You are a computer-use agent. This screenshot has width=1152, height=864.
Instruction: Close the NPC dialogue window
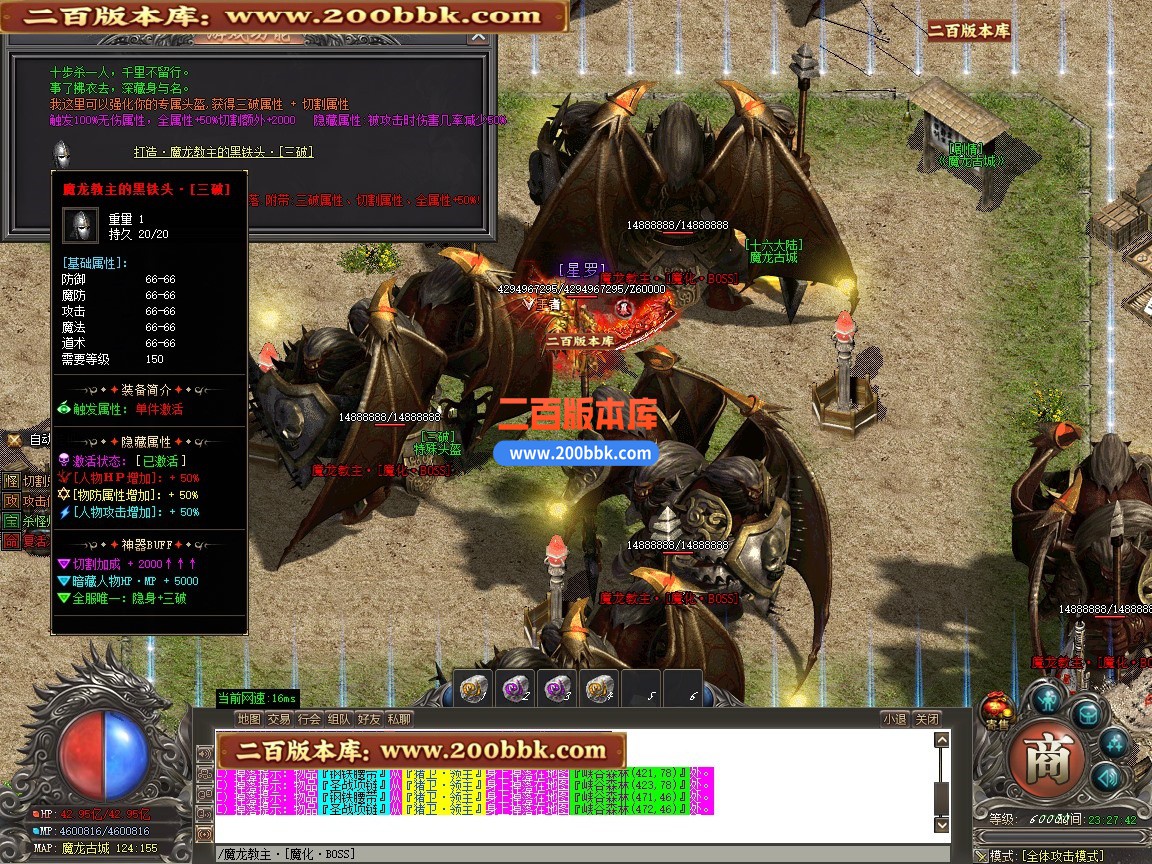tap(480, 38)
